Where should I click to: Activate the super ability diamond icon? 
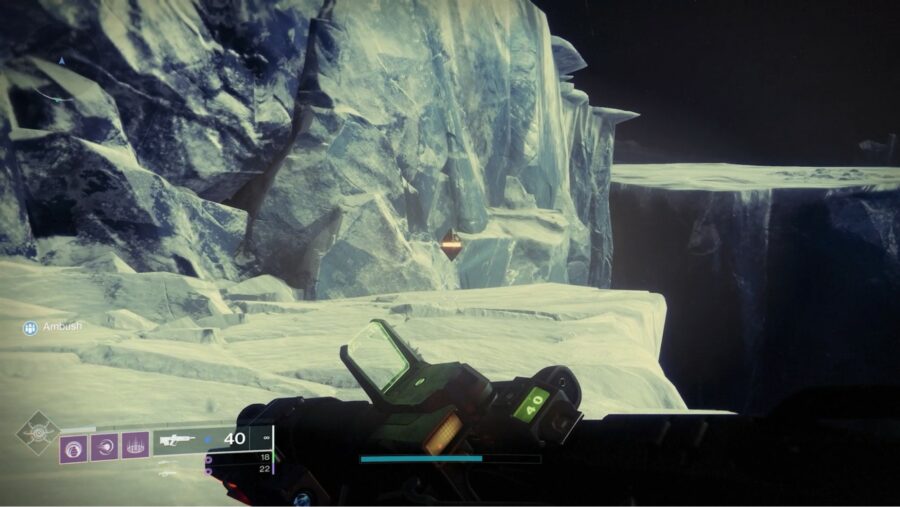click(38, 434)
